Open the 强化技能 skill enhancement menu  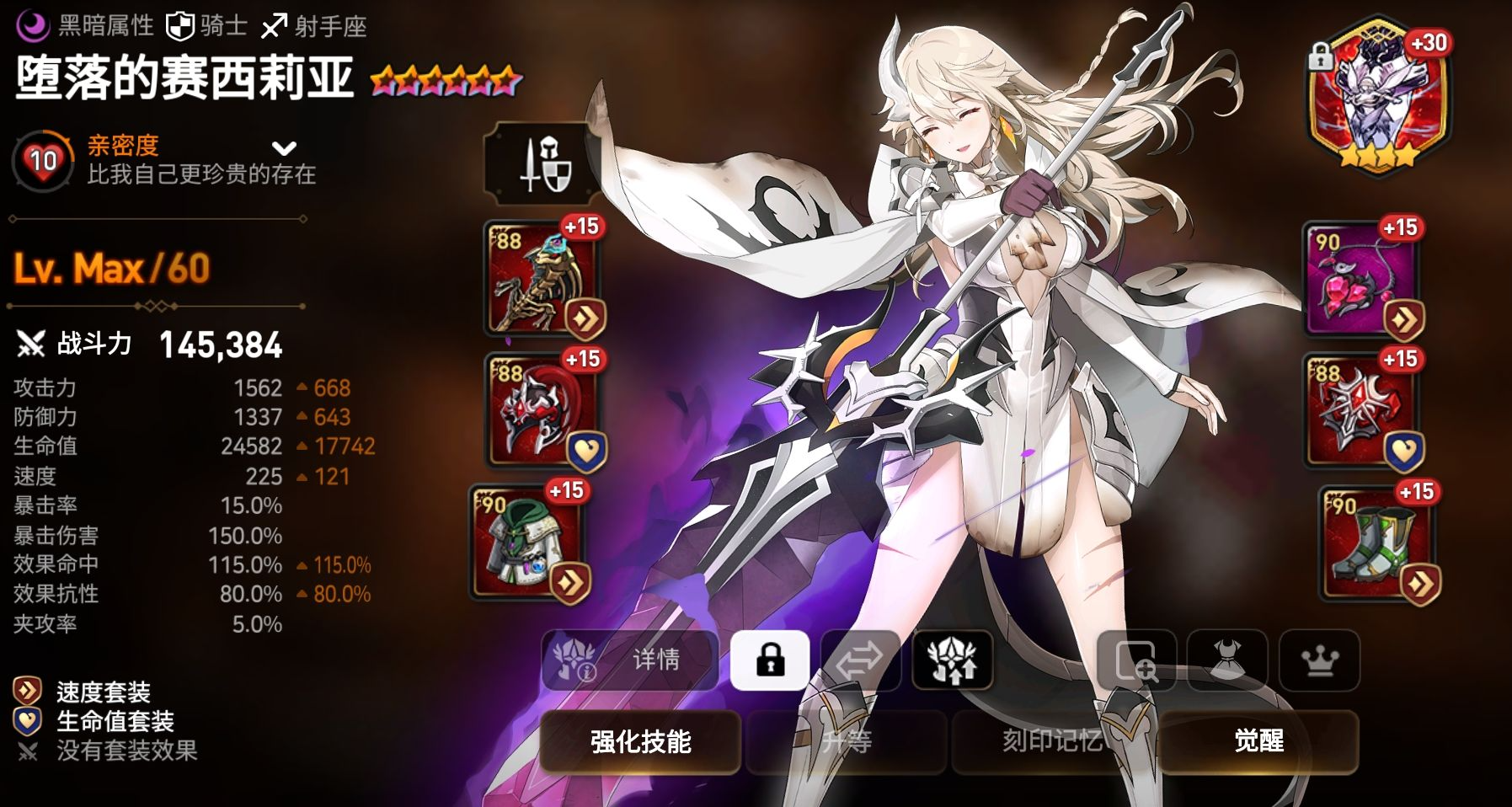click(x=640, y=741)
